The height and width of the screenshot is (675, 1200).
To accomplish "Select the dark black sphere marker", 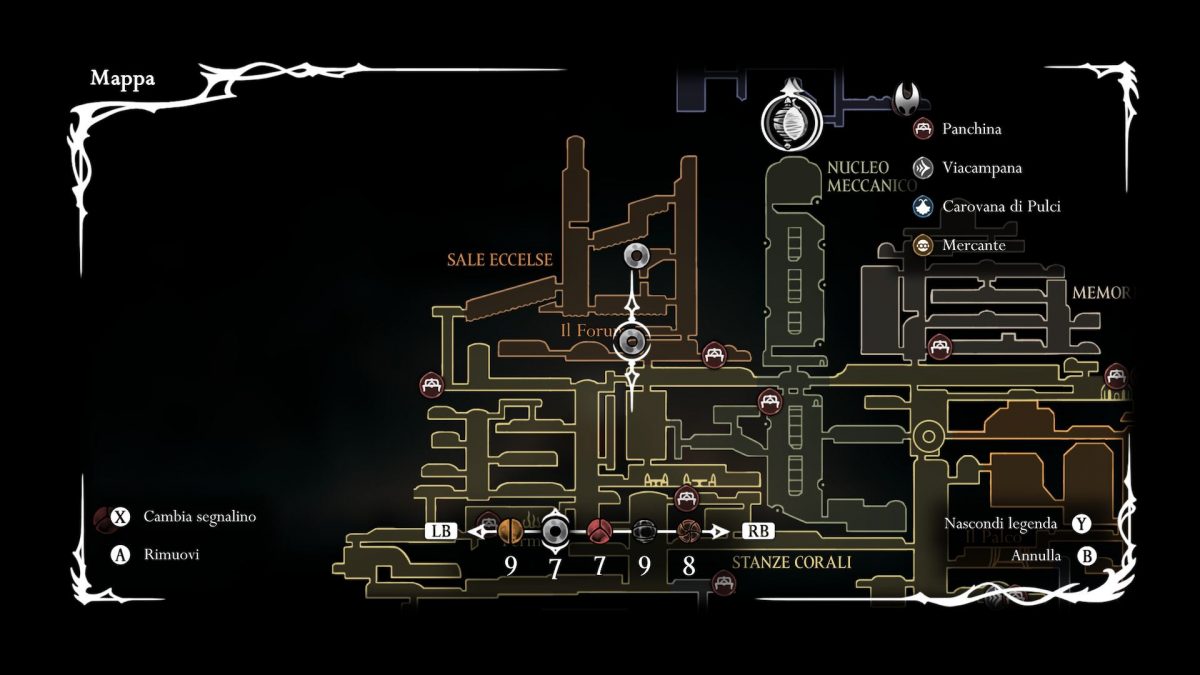I will coord(645,531).
